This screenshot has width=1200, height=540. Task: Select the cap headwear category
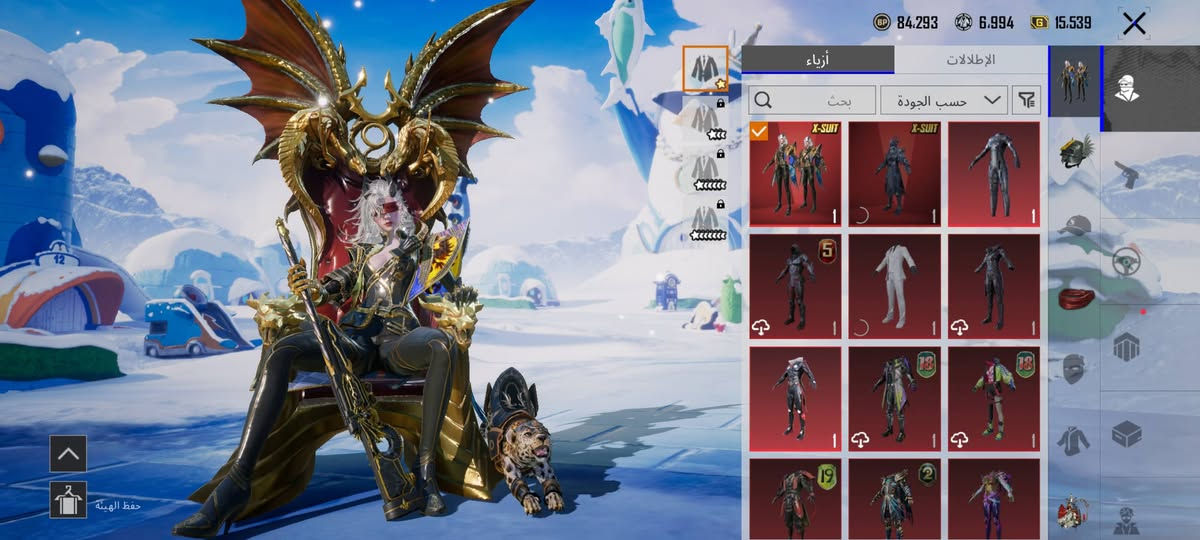[x=1074, y=225]
